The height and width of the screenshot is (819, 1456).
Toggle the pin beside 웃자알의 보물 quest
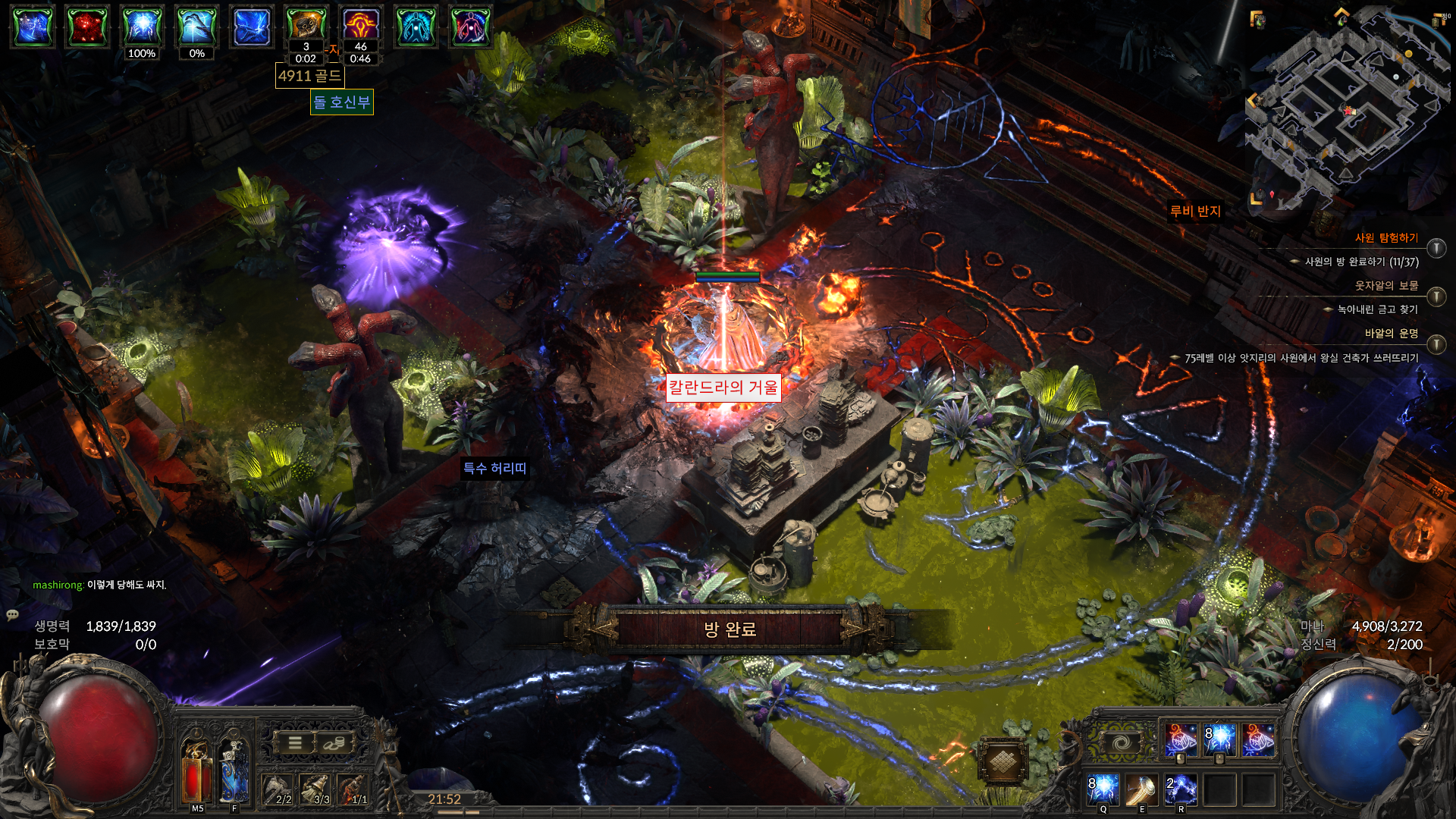click(1436, 297)
